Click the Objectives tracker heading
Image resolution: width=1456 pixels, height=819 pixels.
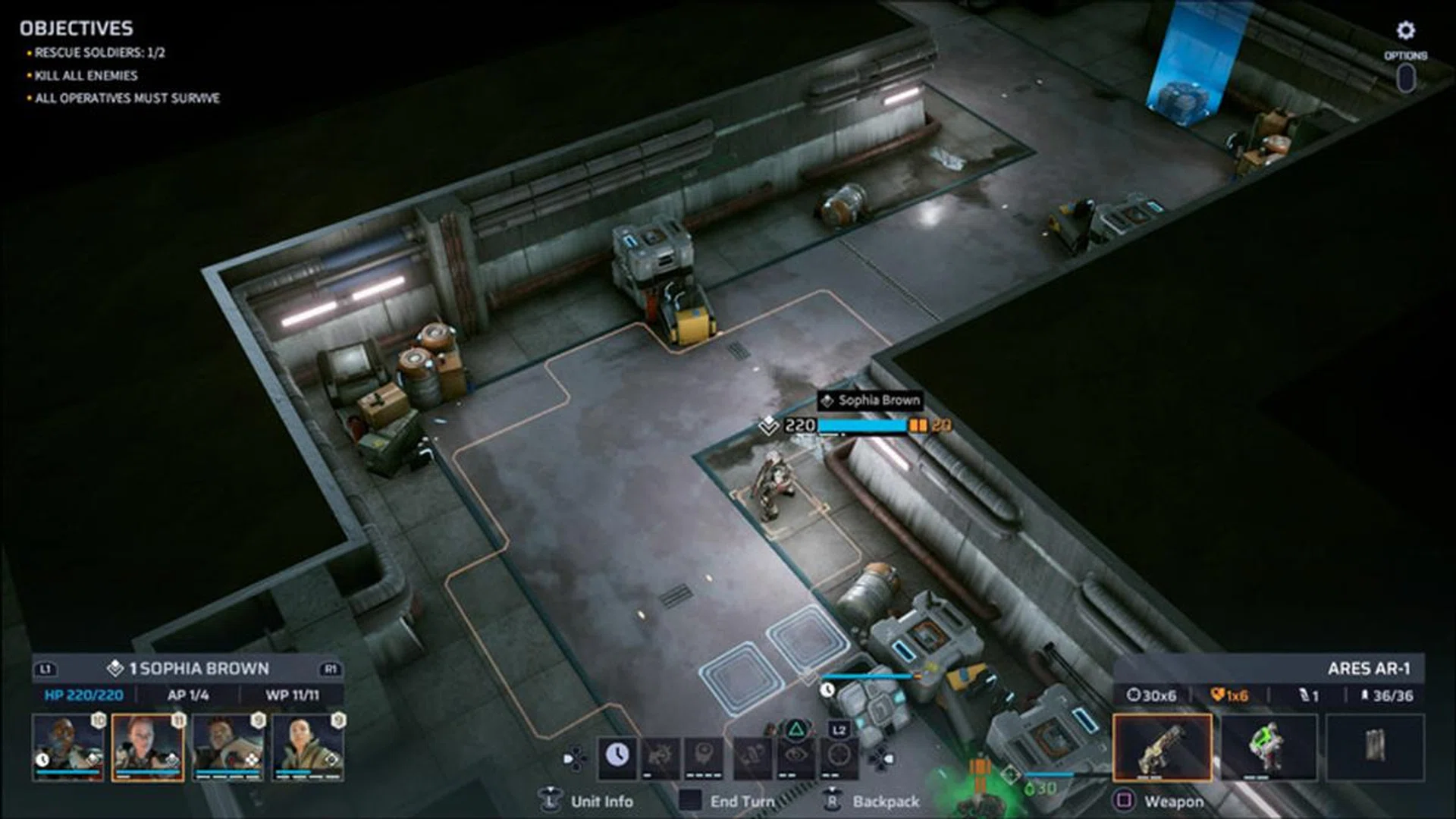76,29
